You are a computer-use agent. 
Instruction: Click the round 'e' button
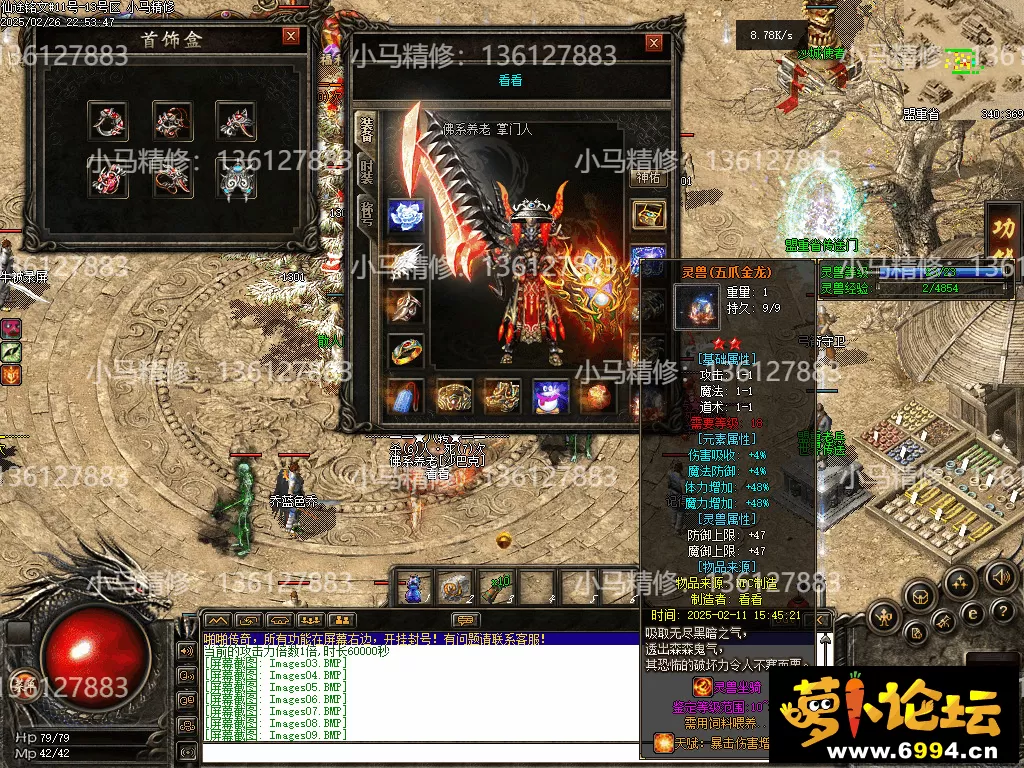point(972,612)
